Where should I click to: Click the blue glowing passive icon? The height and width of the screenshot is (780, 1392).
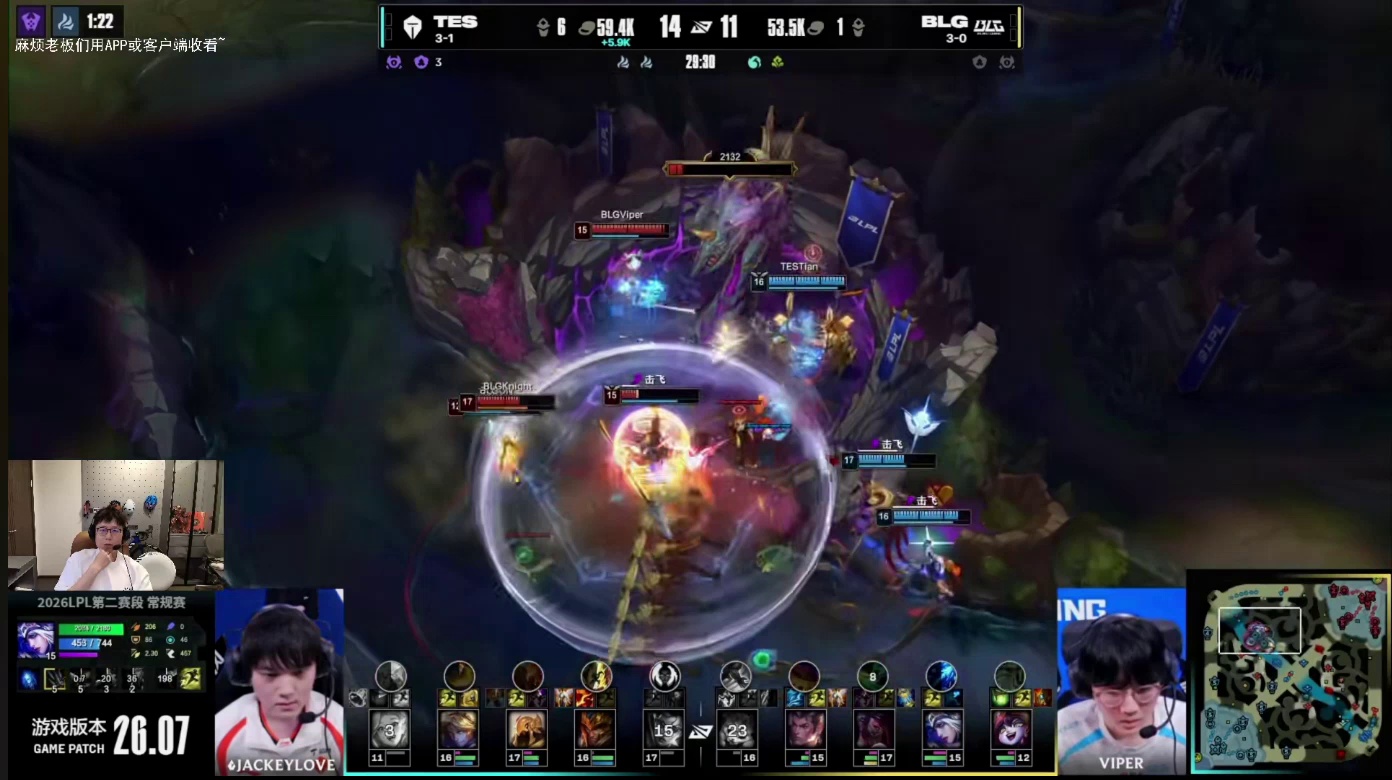click(28, 680)
